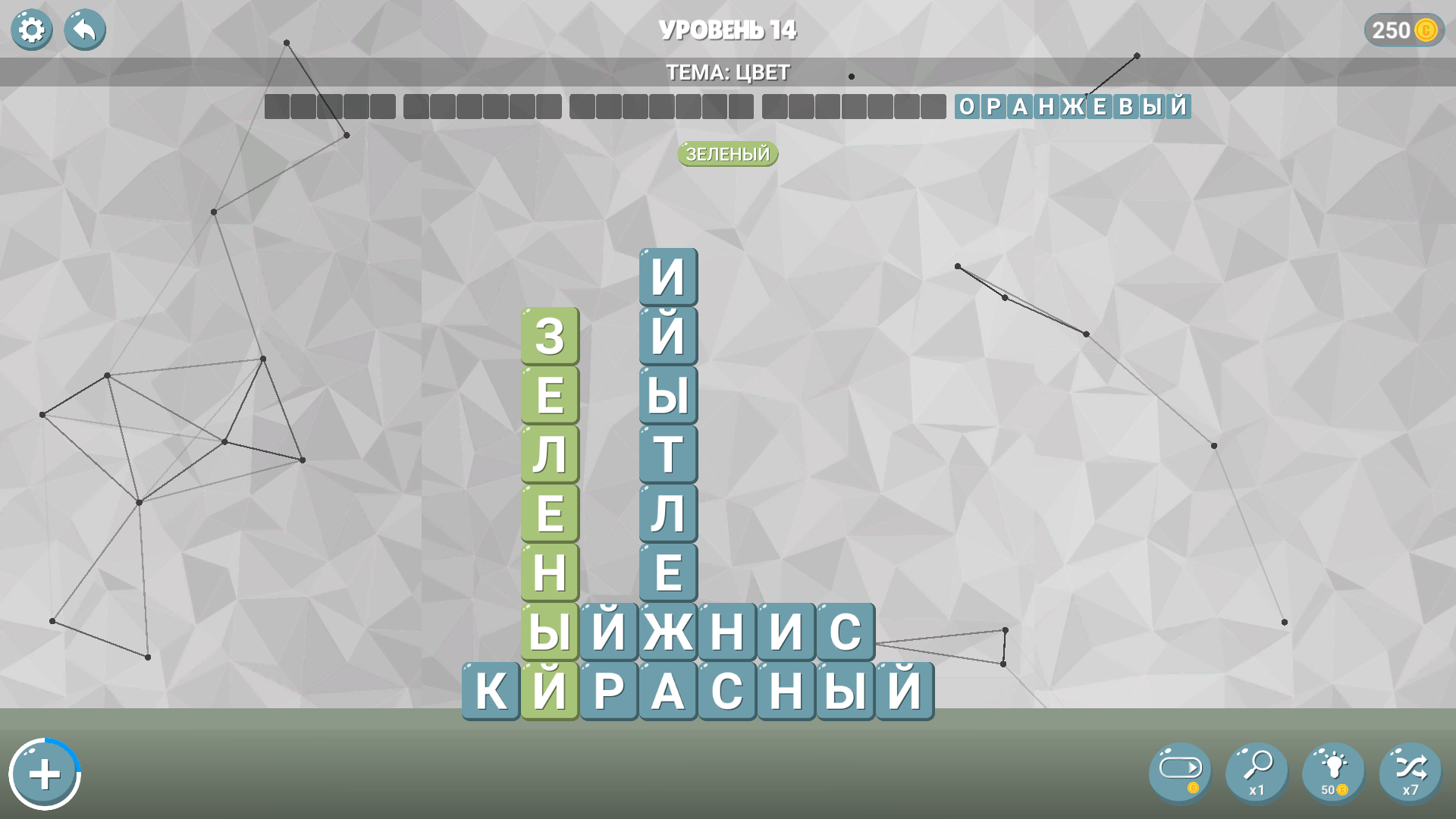Tap the green letter tile З
Viewport: 1456px width, 819px height.
pyautogui.click(x=550, y=339)
